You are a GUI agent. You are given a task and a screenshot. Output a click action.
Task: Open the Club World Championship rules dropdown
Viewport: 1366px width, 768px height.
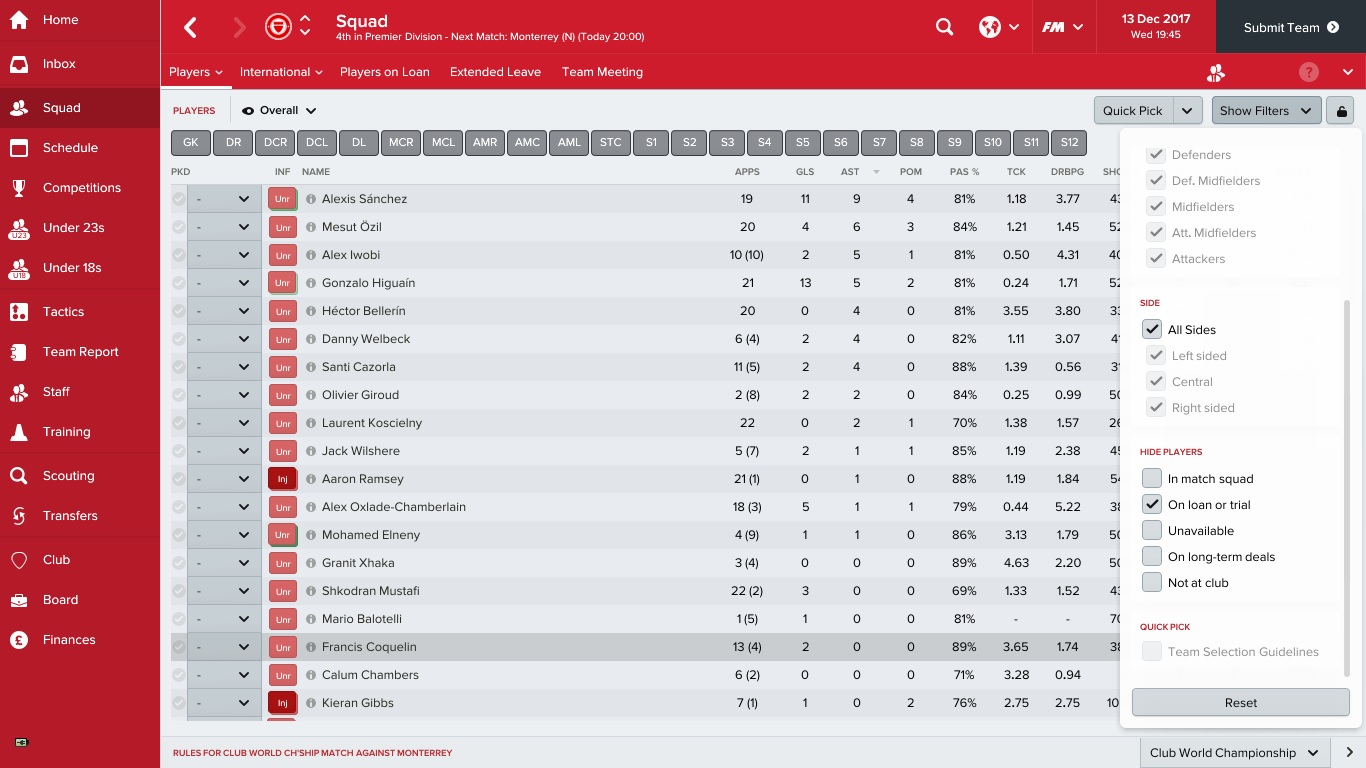pyautogui.click(x=1236, y=753)
